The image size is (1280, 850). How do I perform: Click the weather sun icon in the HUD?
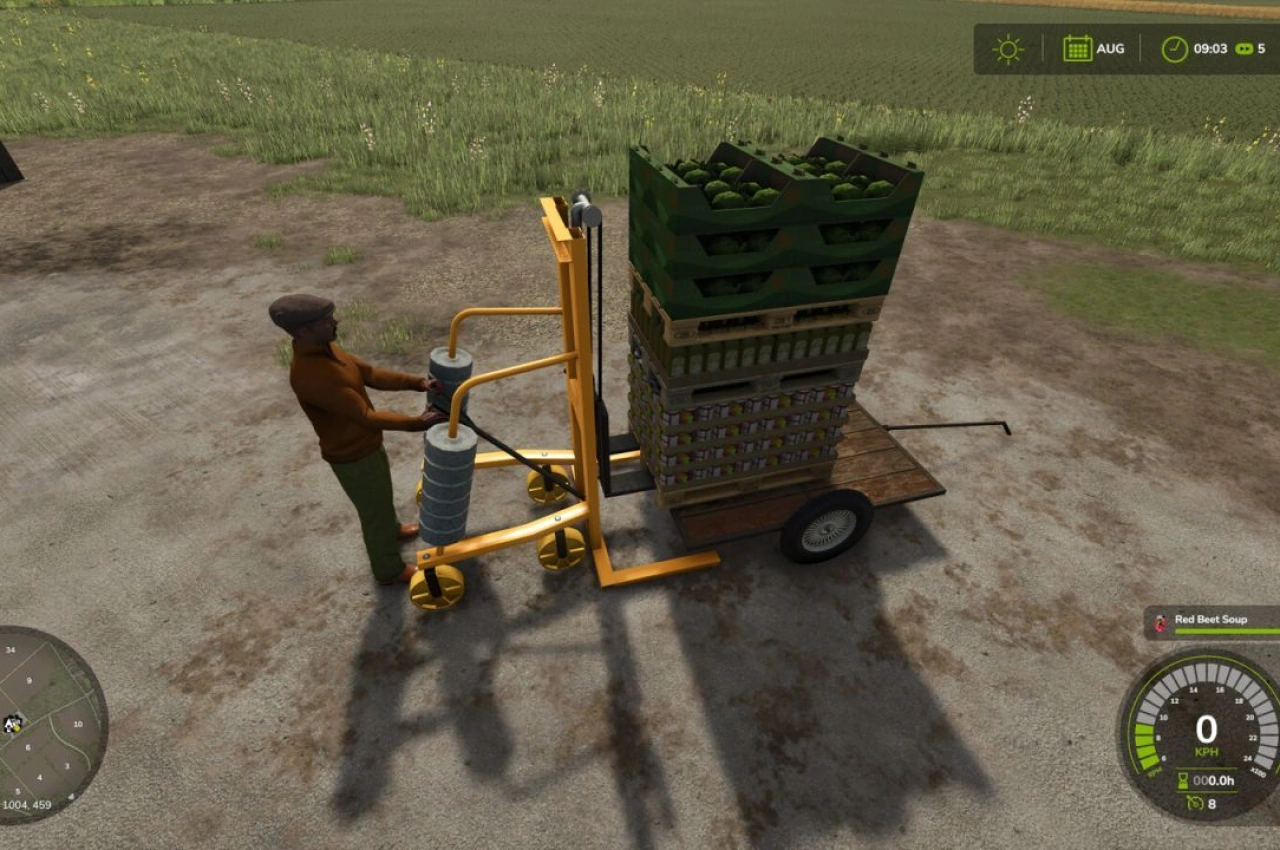1007,47
